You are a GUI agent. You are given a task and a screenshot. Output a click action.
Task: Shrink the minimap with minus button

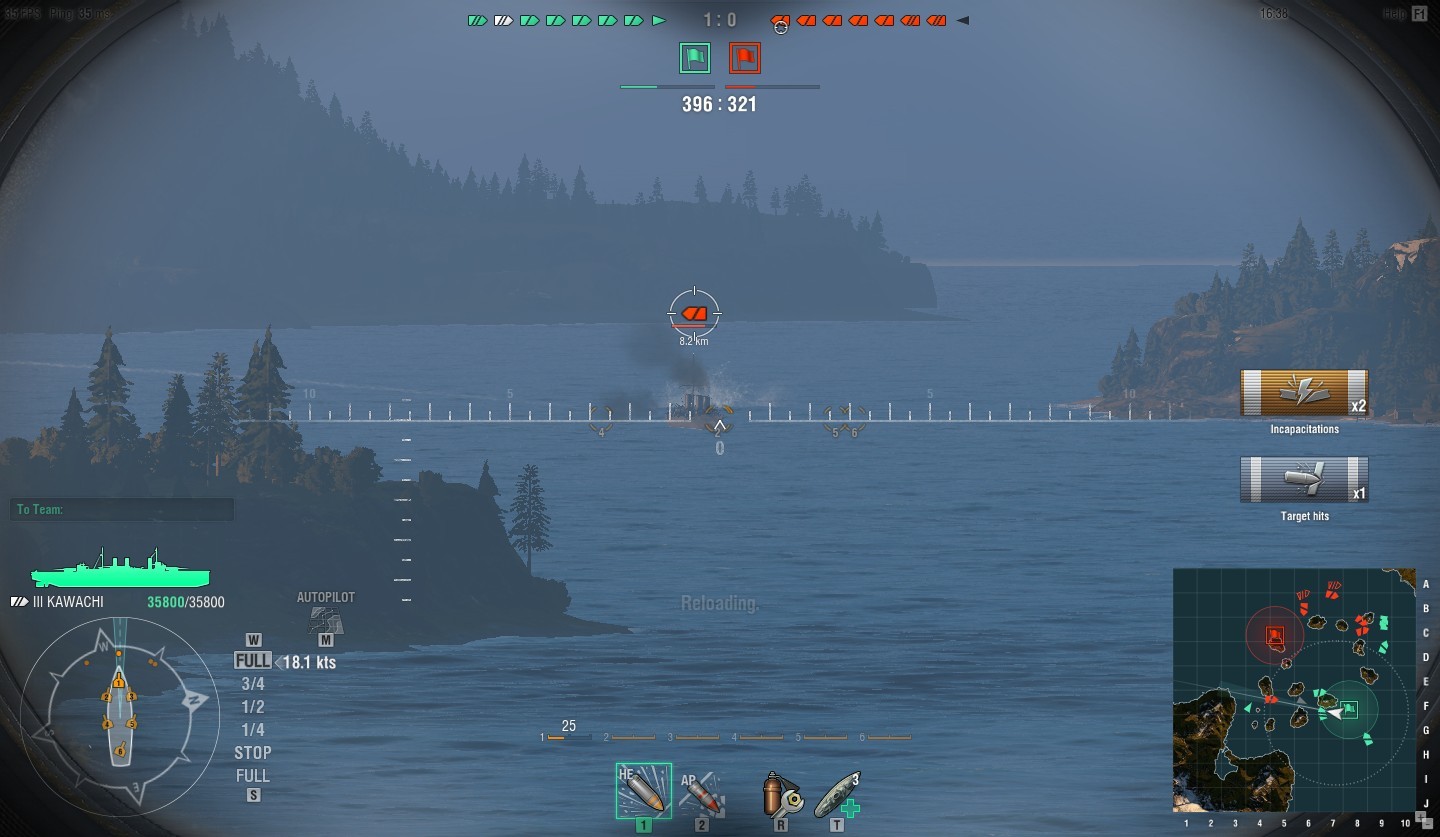[1428, 823]
